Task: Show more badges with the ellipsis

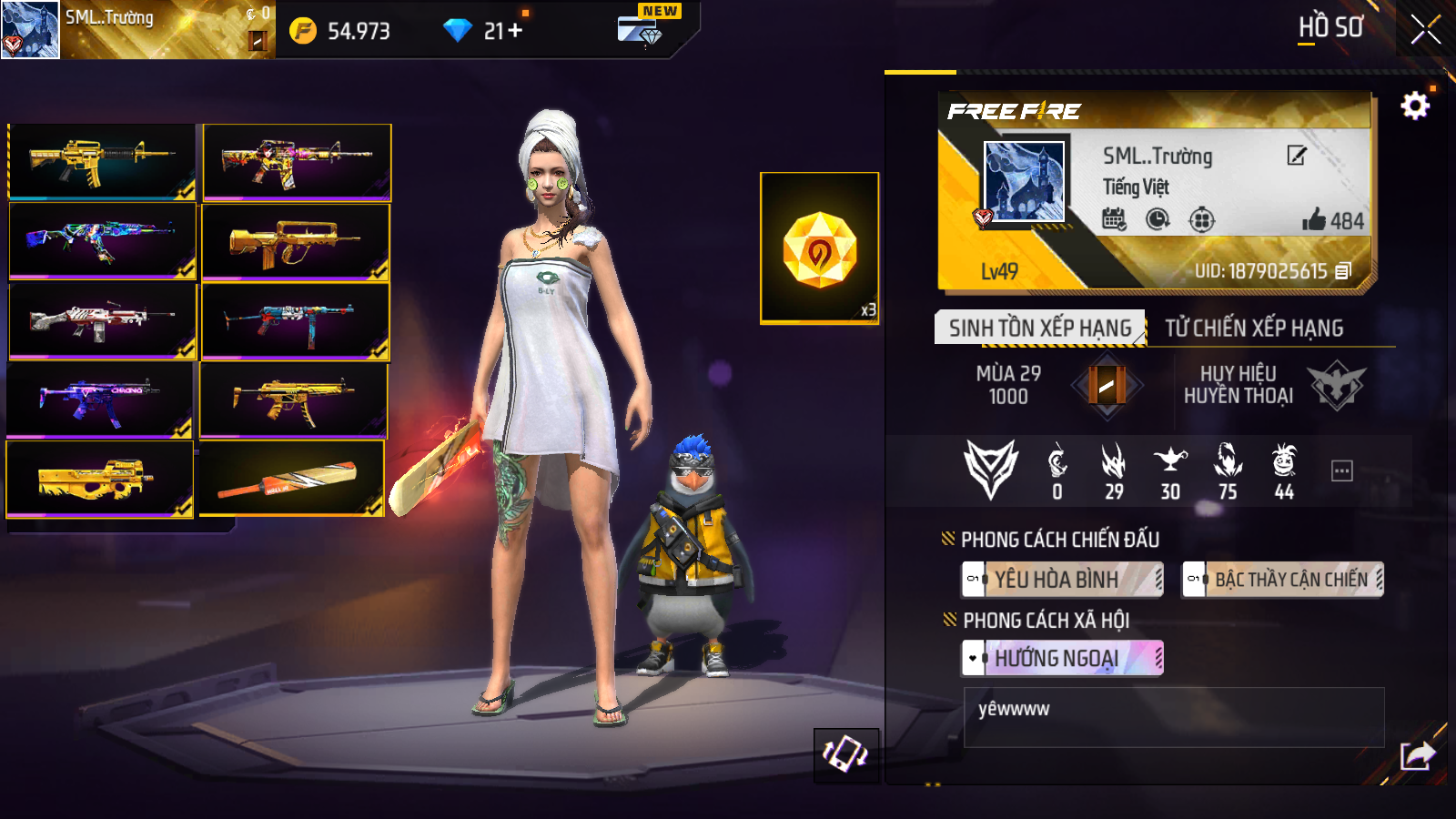Action: [1341, 470]
